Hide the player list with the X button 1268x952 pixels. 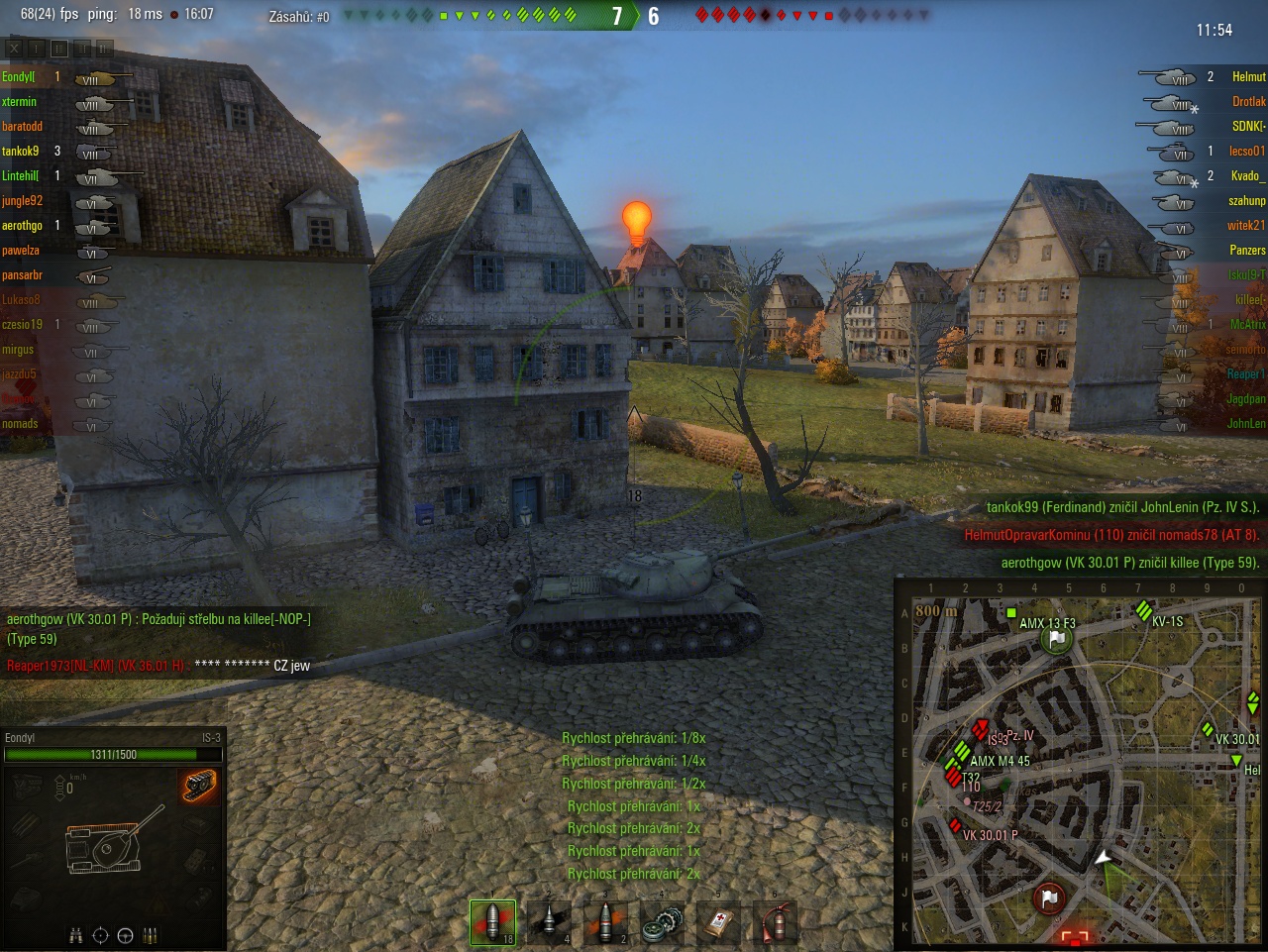[14, 48]
